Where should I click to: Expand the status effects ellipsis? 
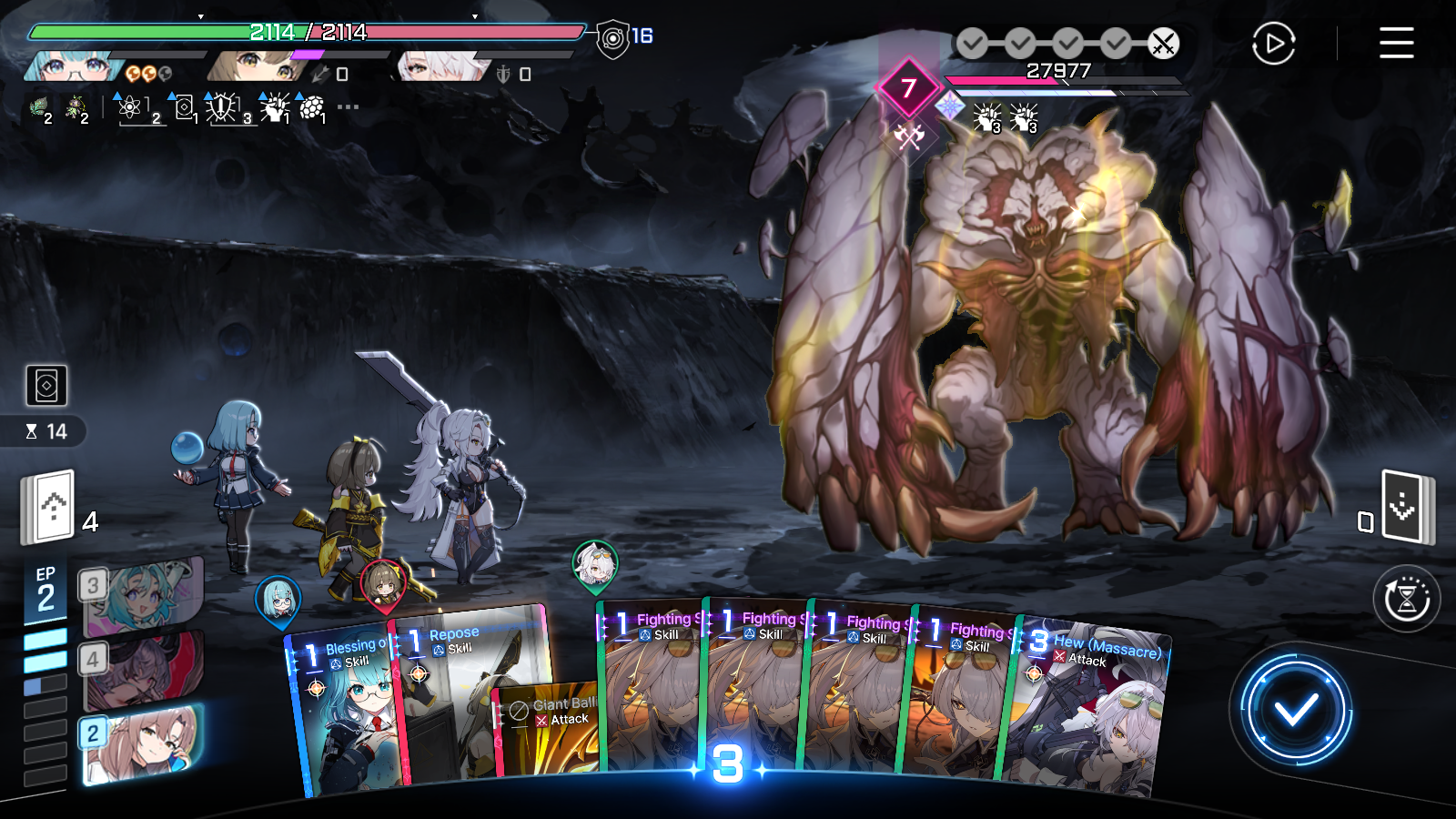pos(348,107)
